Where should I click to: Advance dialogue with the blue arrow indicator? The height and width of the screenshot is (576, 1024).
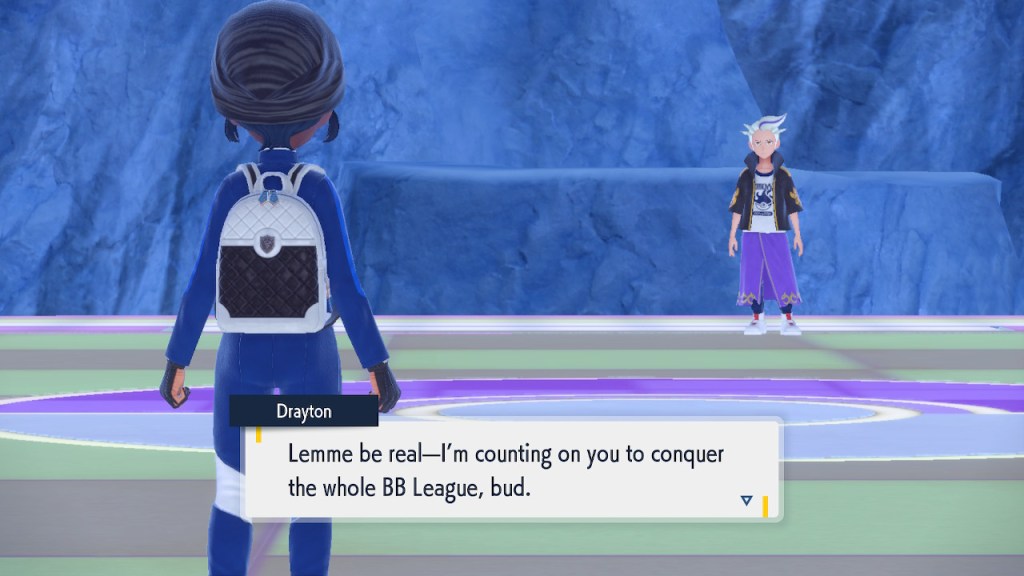click(746, 500)
